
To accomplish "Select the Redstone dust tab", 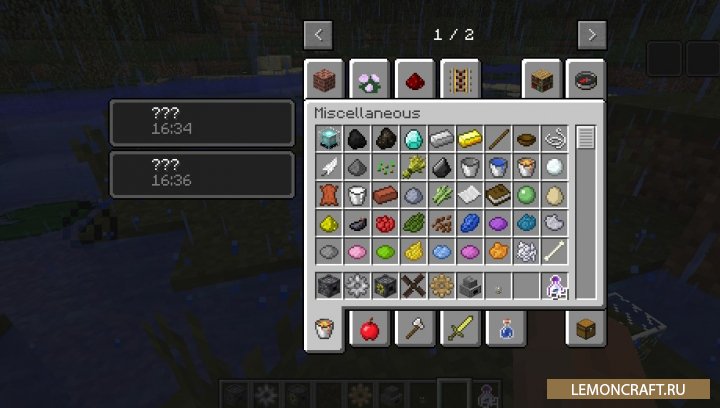I will (x=413, y=78).
